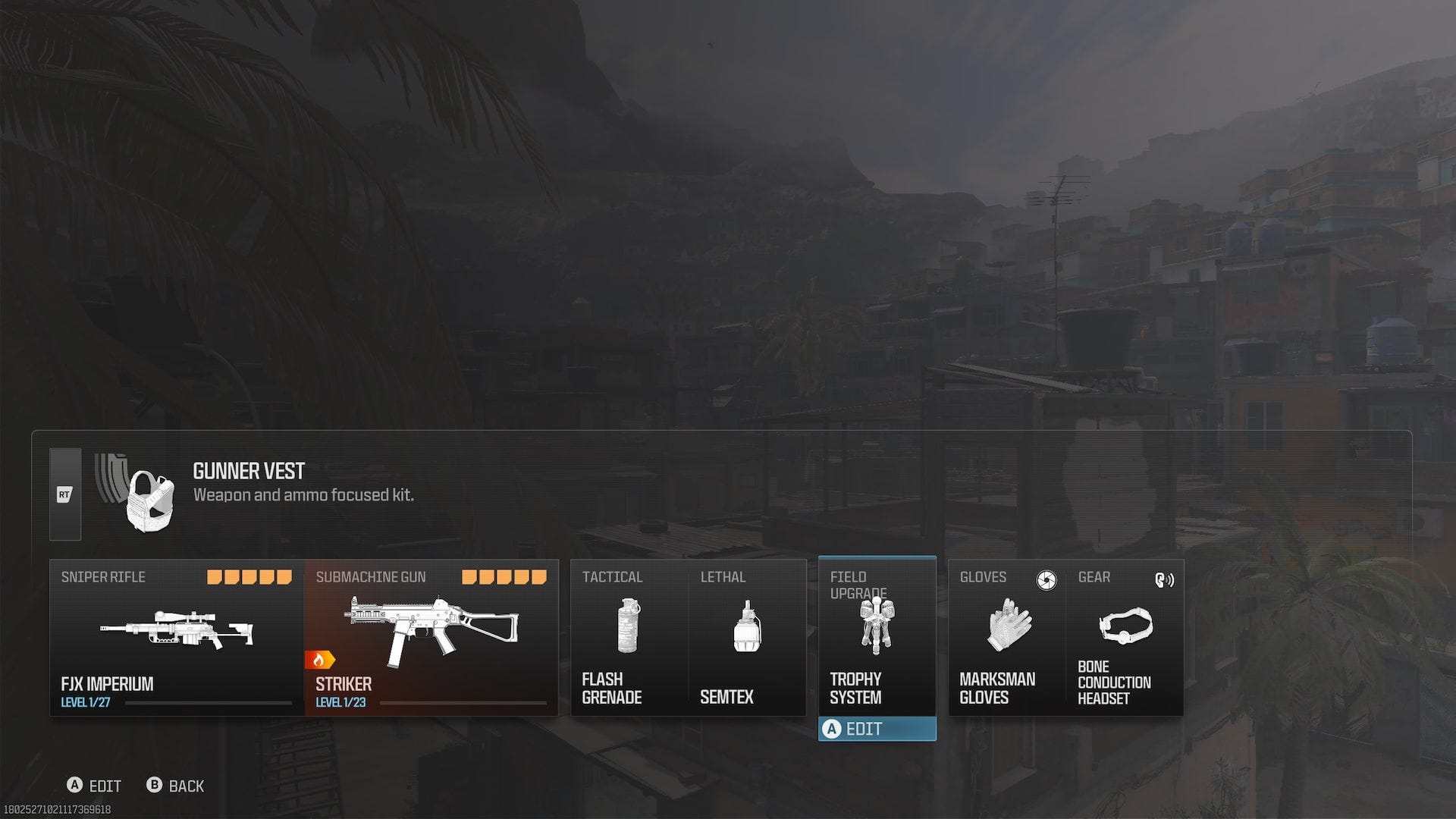Screen dimensions: 1456x819
Task: Click Back at the bottom left
Action: point(178,786)
